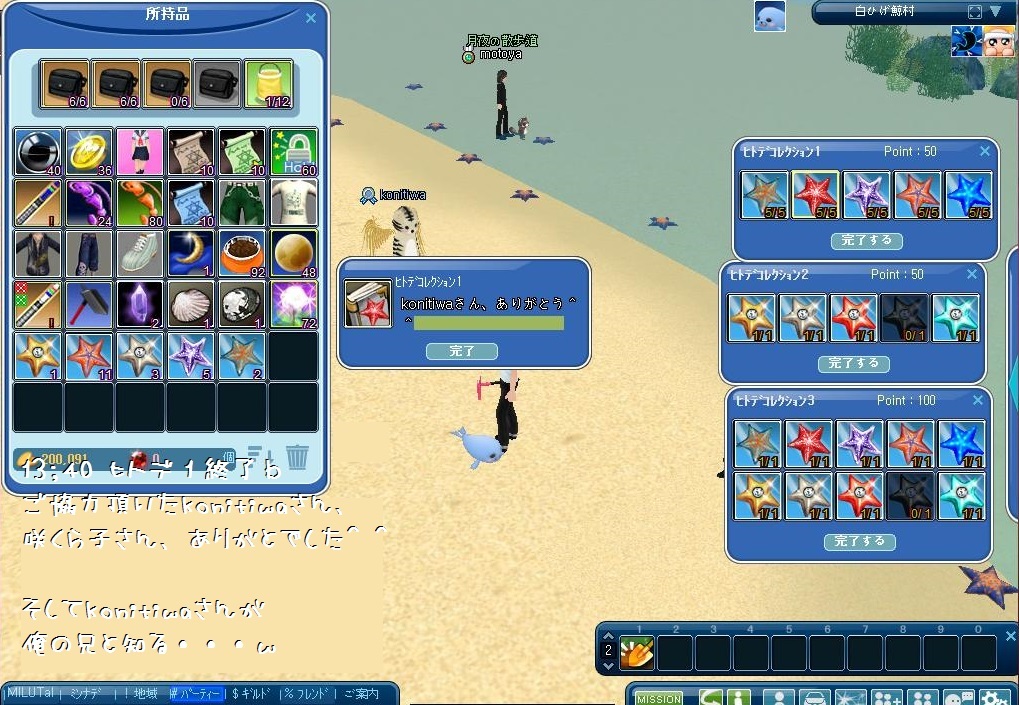Select the gold coin item in inventory
Viewport: 1019px width, 705px height.
[x=89, y=152]
